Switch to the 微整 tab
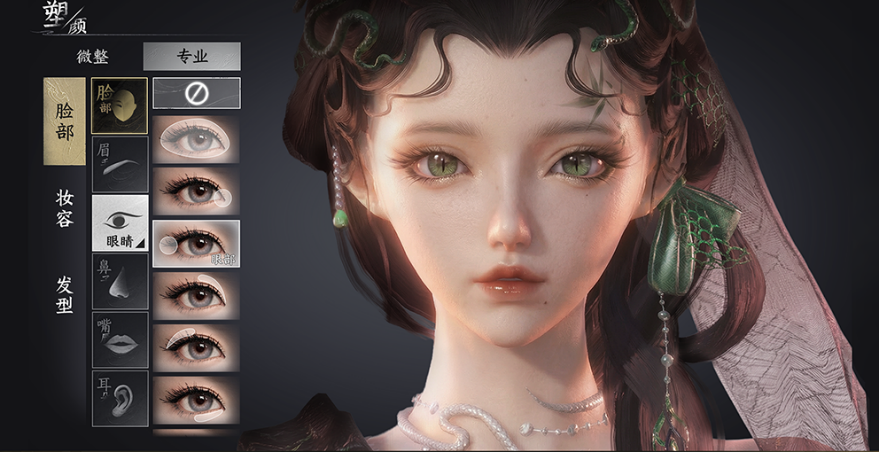 [93, 56]
